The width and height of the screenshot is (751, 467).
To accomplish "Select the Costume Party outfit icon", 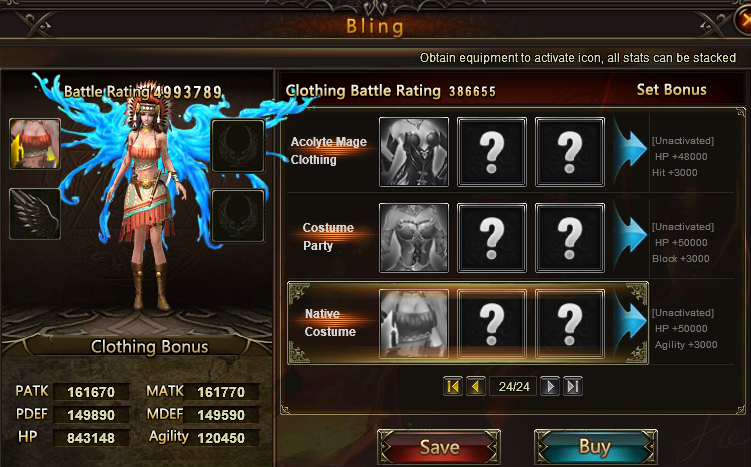I will point(414,237).
